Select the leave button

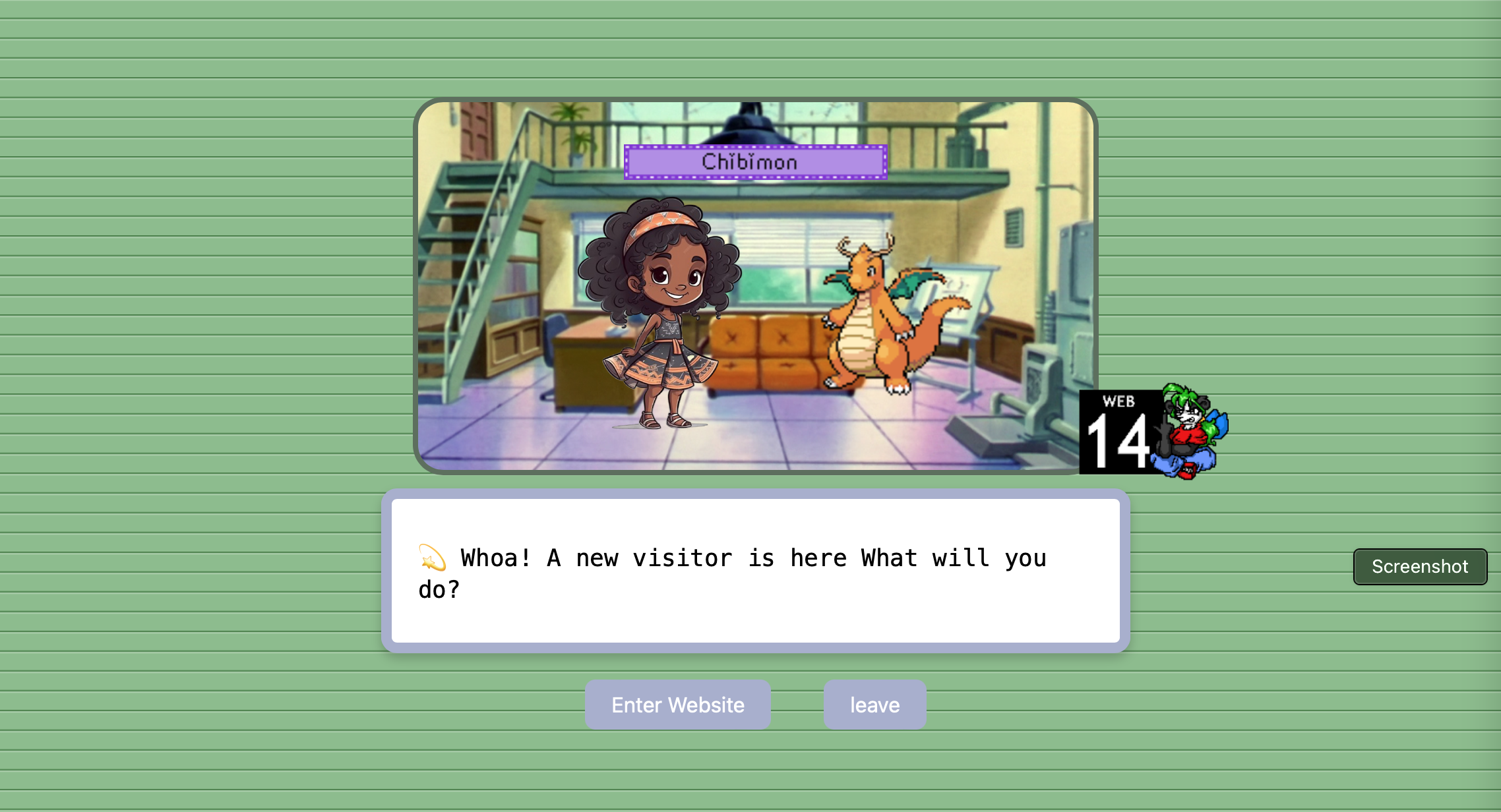coord(874,705)
